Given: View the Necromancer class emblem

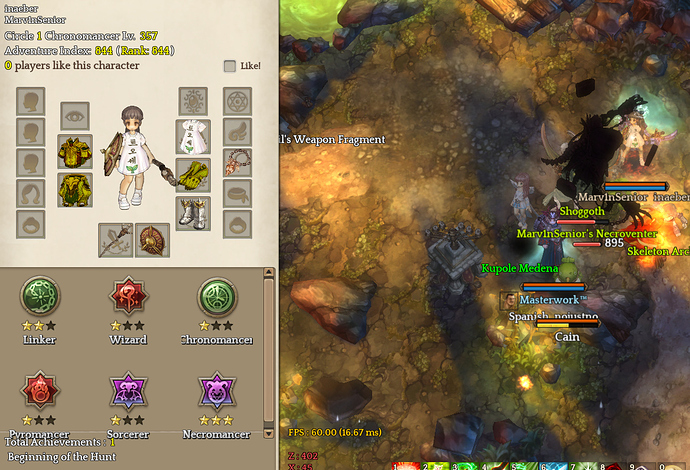Looking at the screenshot, I should [216, 391].
